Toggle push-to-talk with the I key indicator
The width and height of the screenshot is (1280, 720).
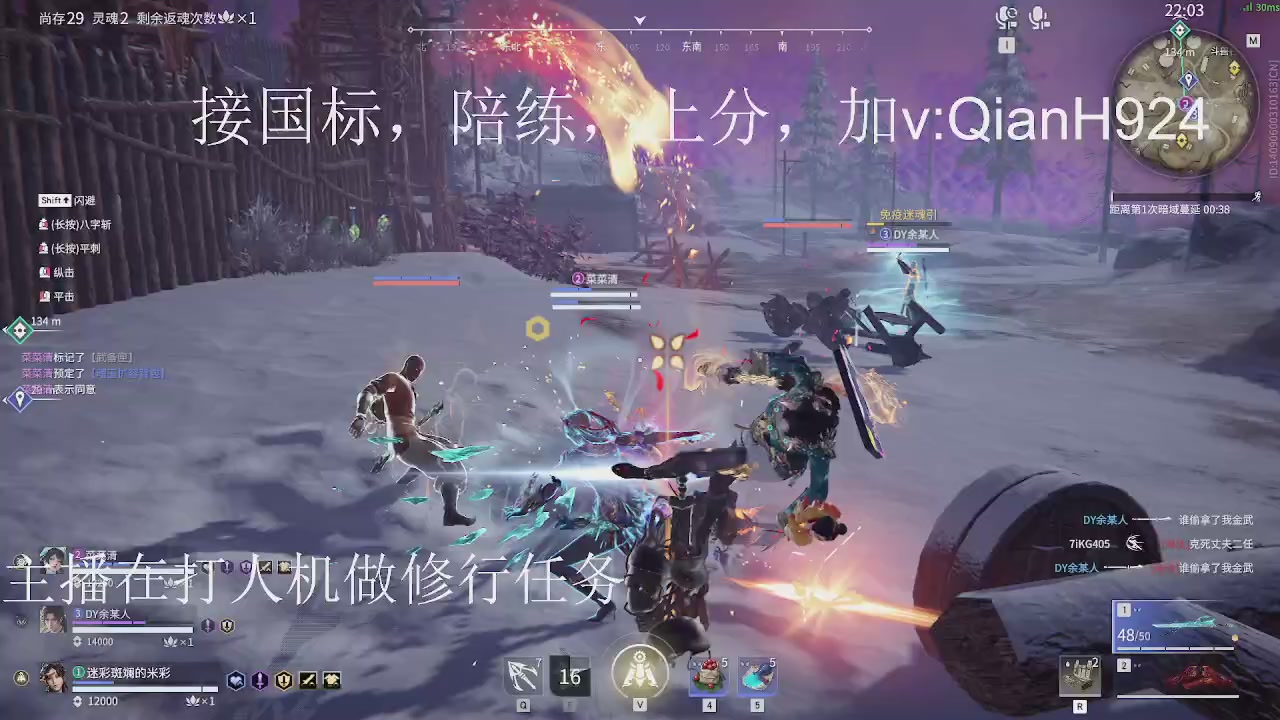pos(1006,45)
